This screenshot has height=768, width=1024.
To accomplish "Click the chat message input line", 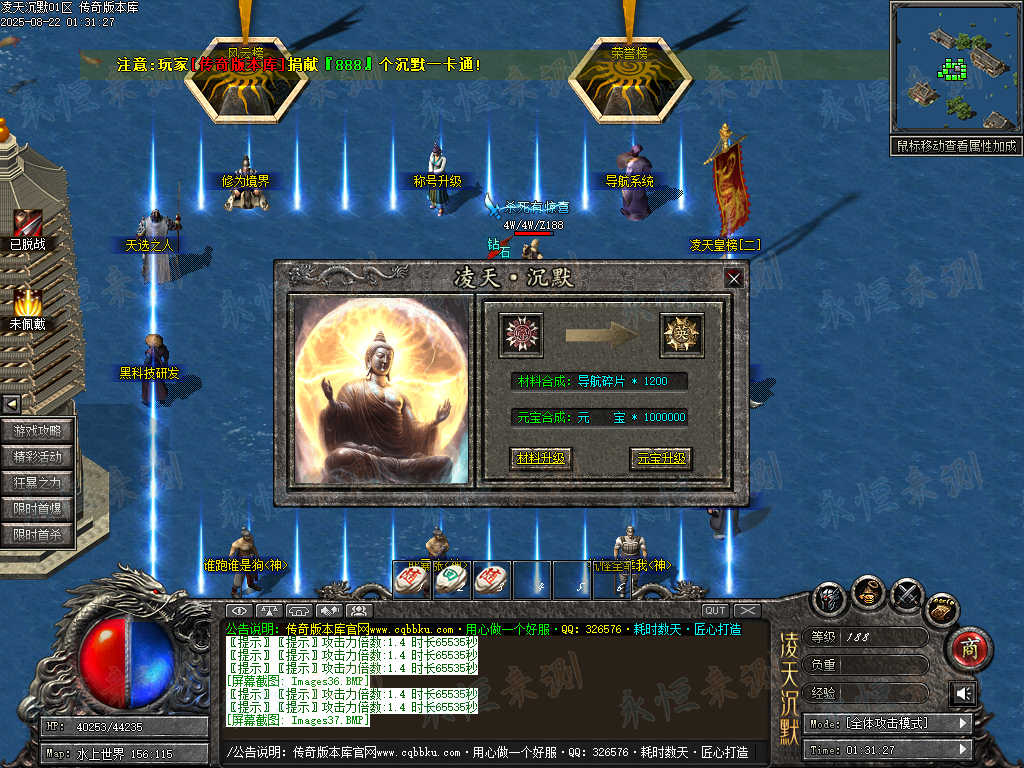I will point(490,752).
